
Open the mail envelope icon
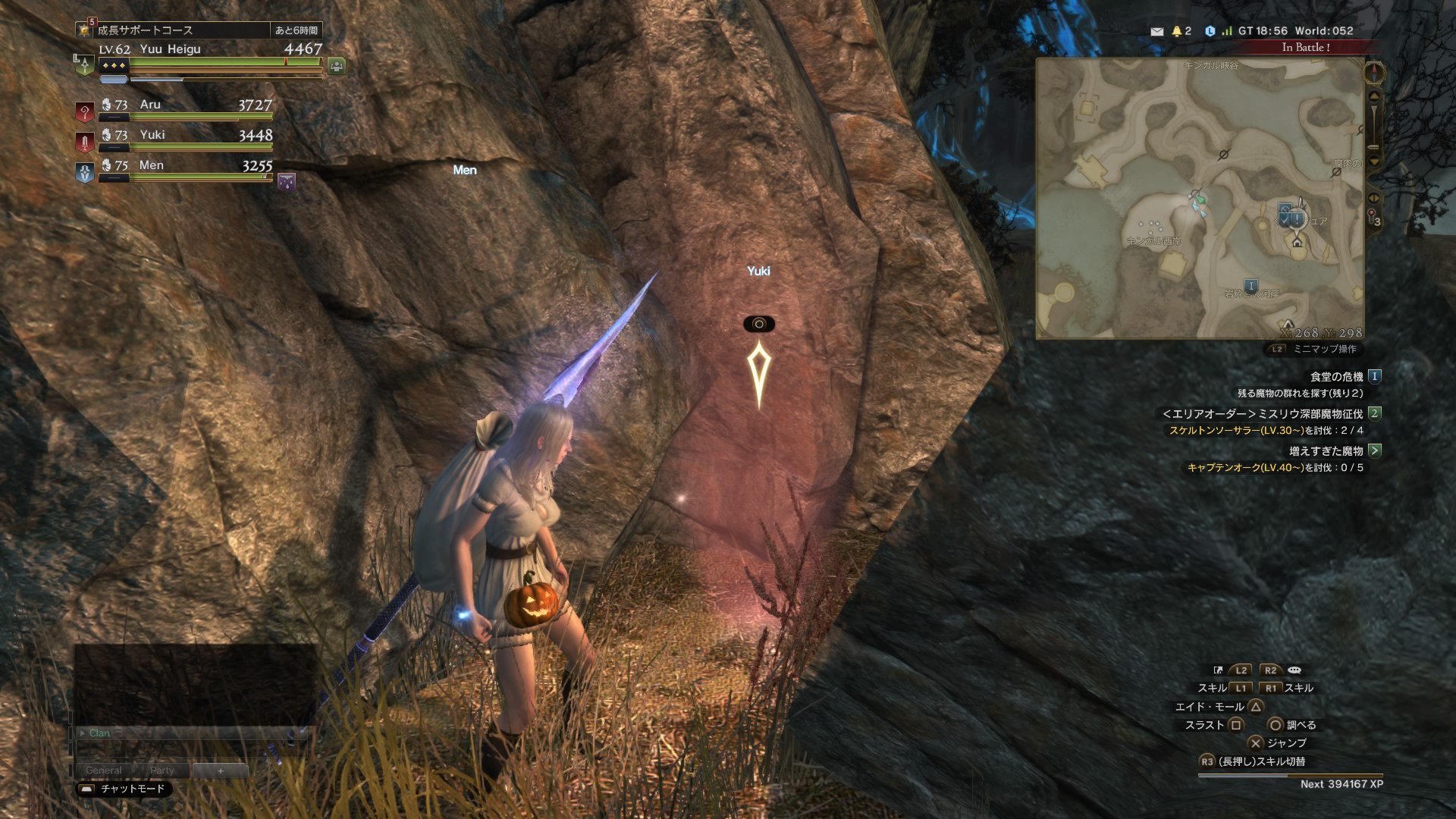click(x=1156, y=31)
